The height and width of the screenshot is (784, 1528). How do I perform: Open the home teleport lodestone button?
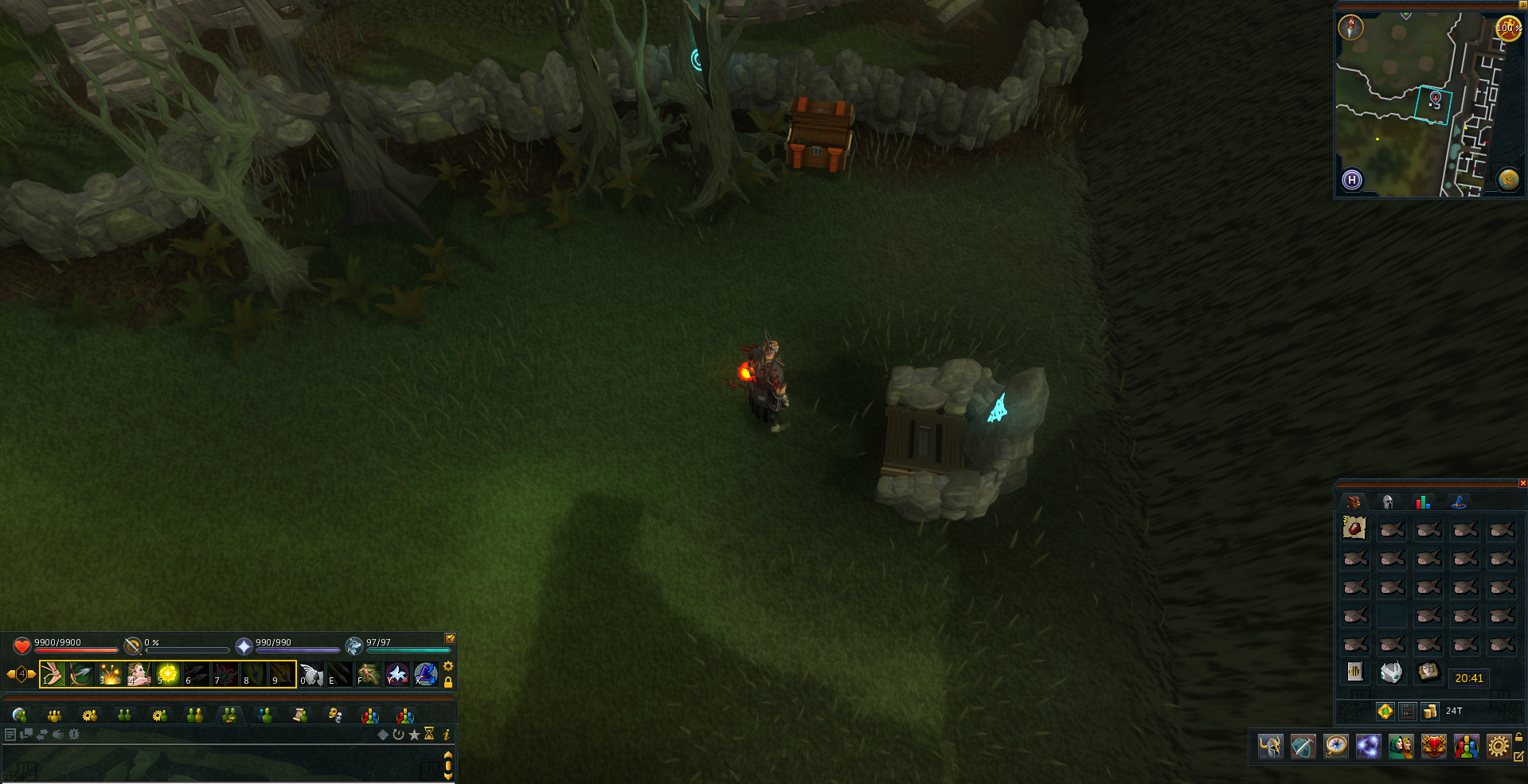tap(1352, 180)
